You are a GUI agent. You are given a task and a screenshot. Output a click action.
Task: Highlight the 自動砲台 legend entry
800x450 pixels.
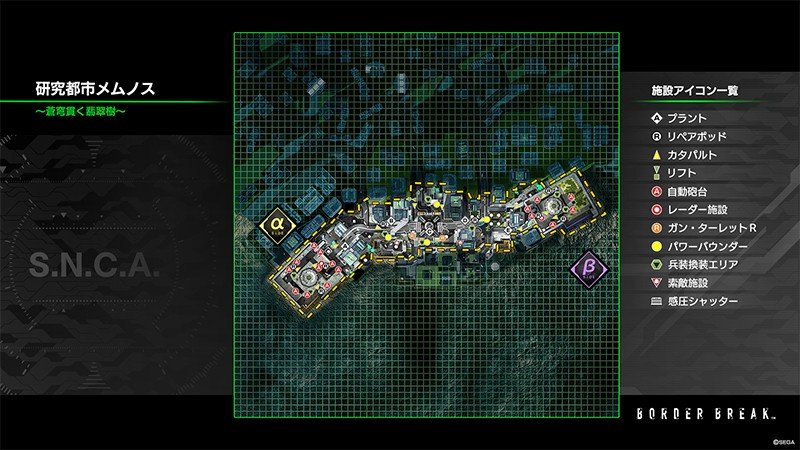(685, 191)
